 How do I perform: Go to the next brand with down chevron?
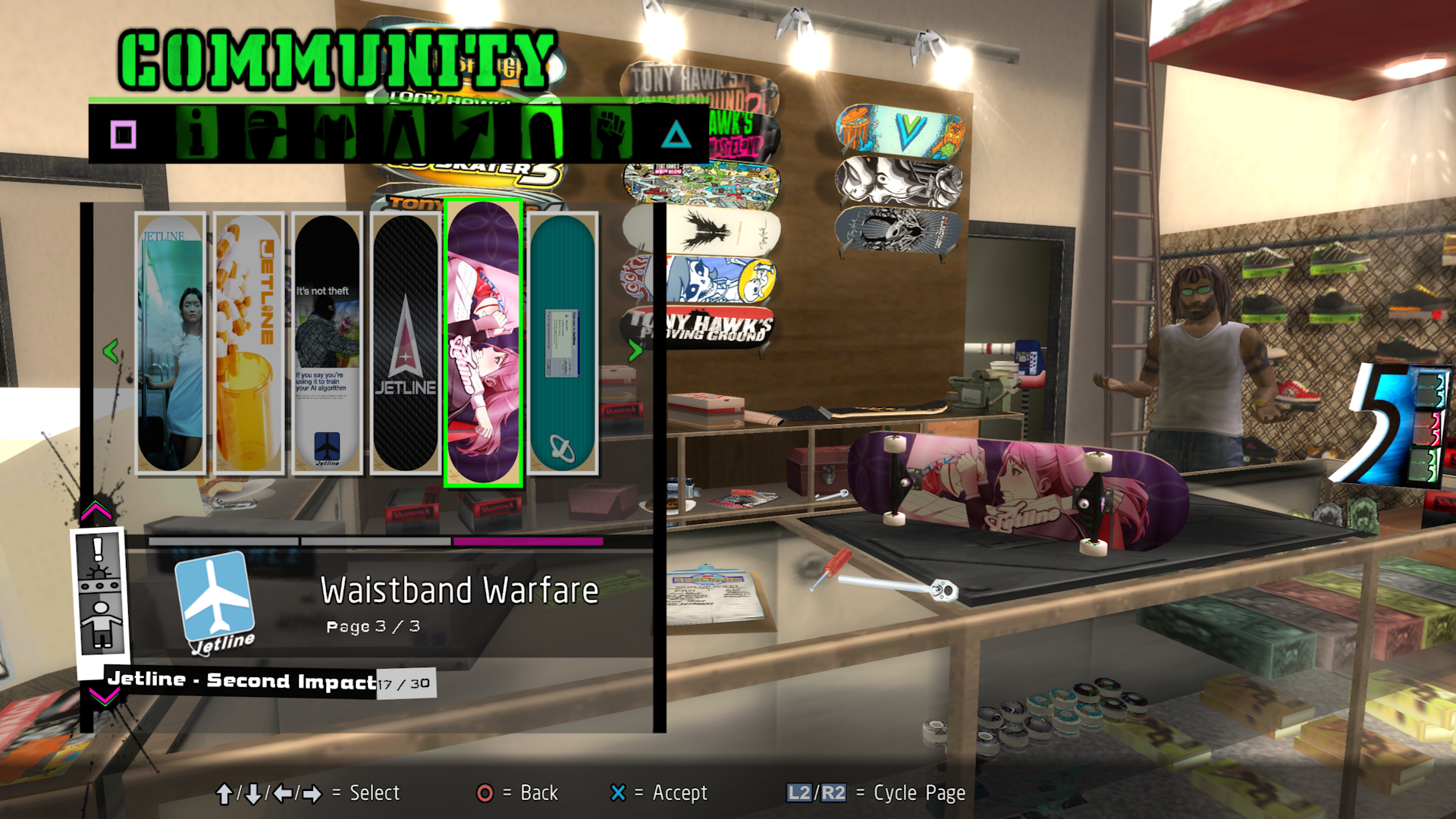(103, 696)
